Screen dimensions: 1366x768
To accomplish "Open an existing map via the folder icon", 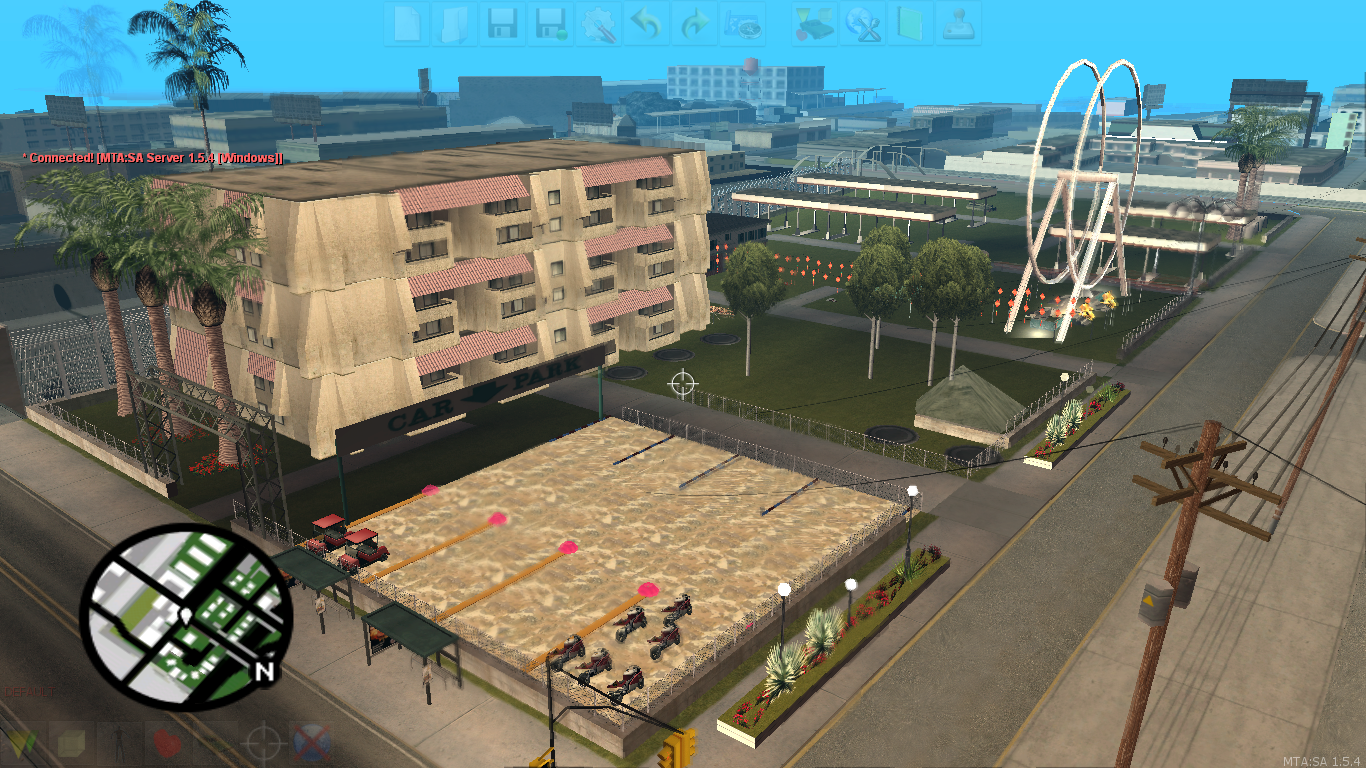I will (457, 25).
